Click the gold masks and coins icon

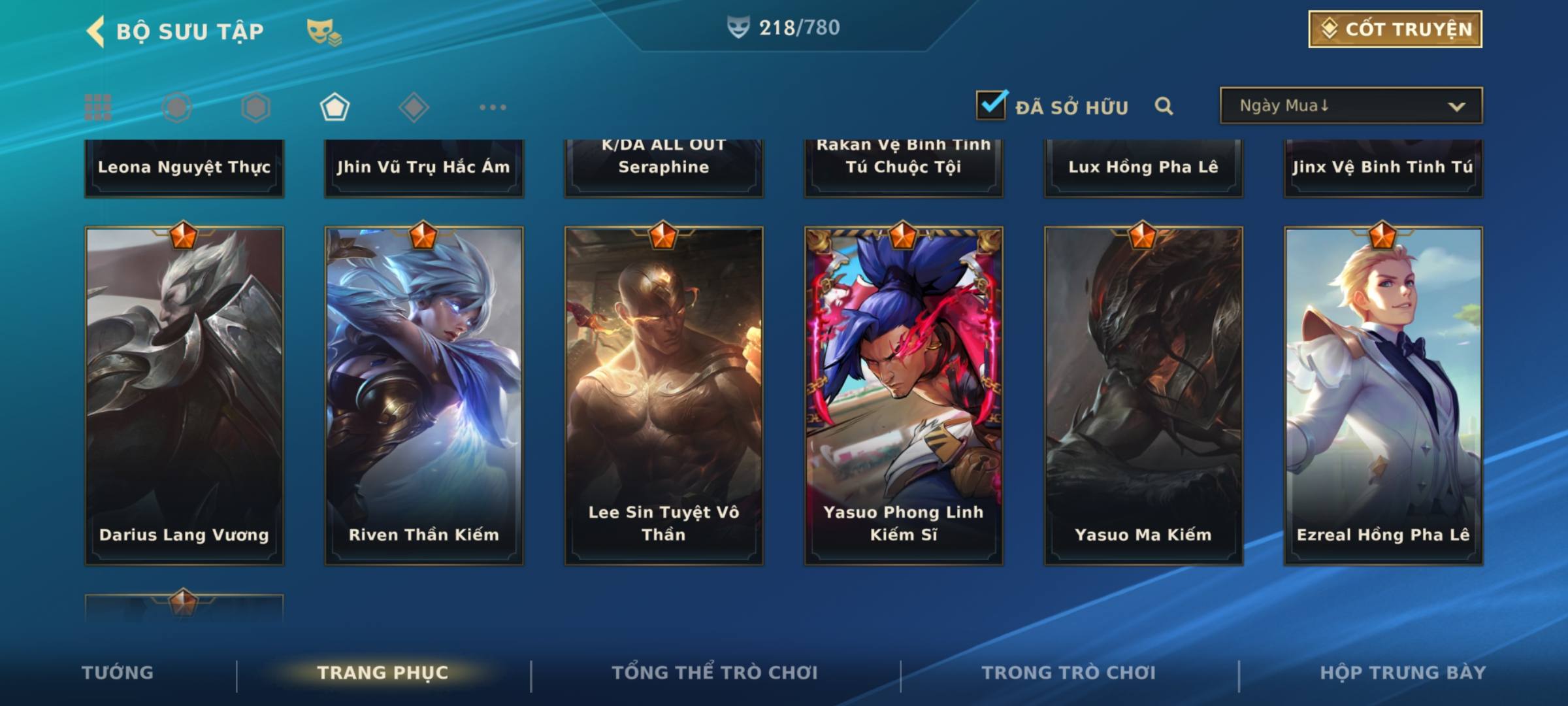click(323, 31)
